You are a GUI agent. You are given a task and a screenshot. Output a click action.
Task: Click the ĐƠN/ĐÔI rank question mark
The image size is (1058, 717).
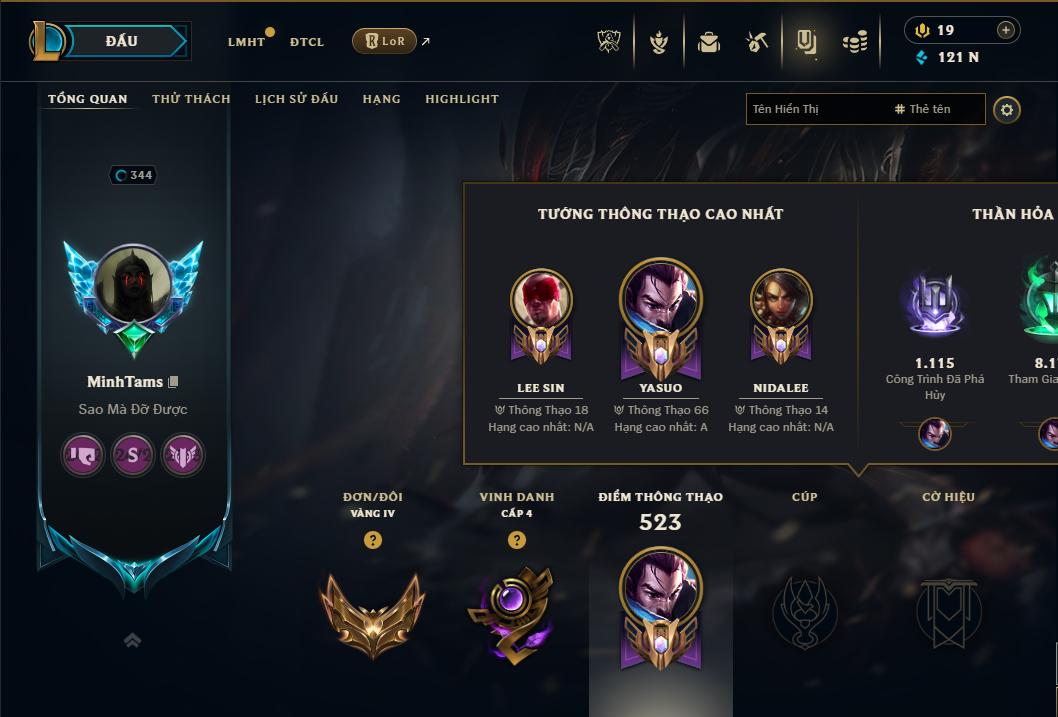click(x=373, y=540)
